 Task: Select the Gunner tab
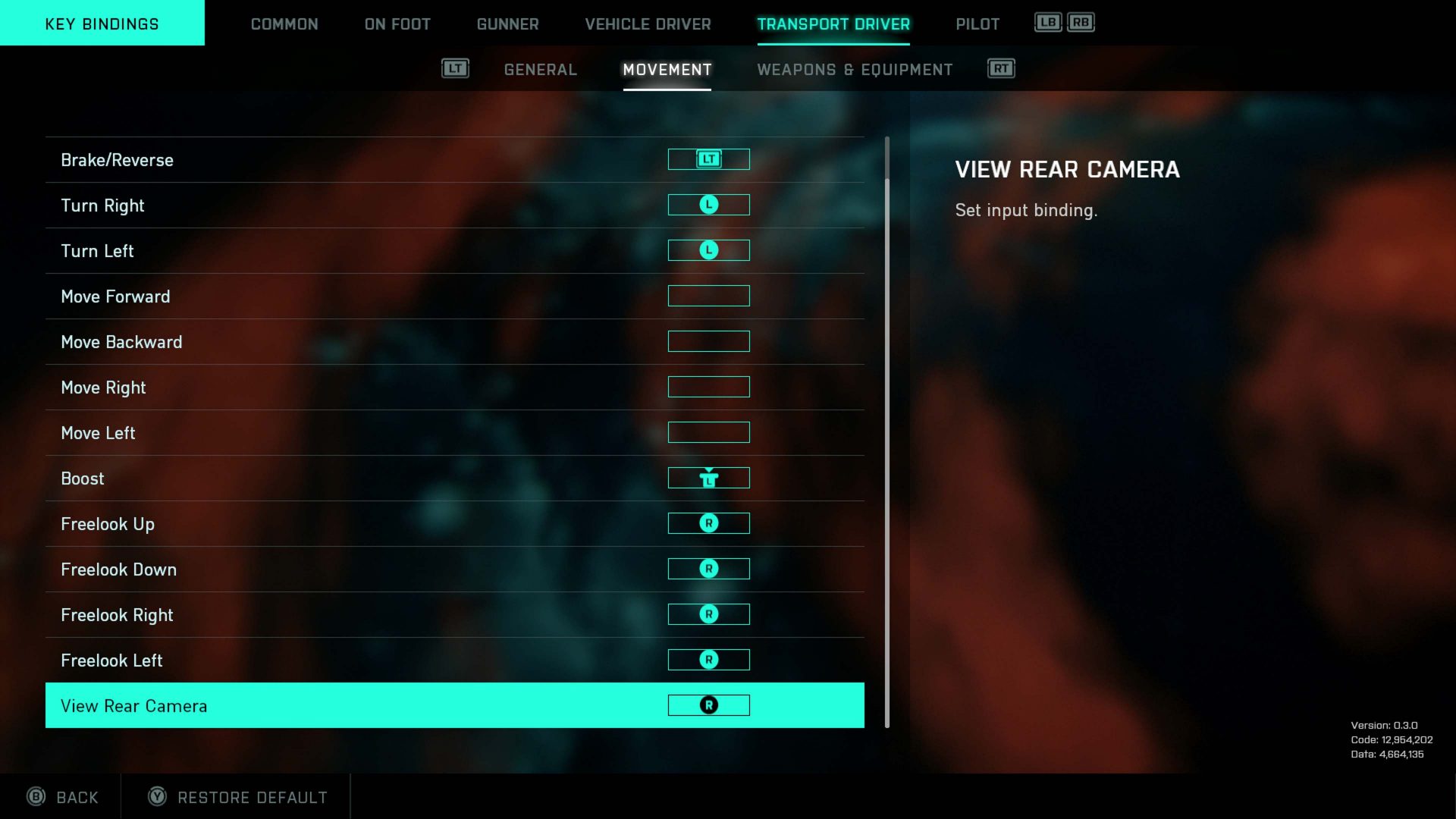[x=507, y=24]
